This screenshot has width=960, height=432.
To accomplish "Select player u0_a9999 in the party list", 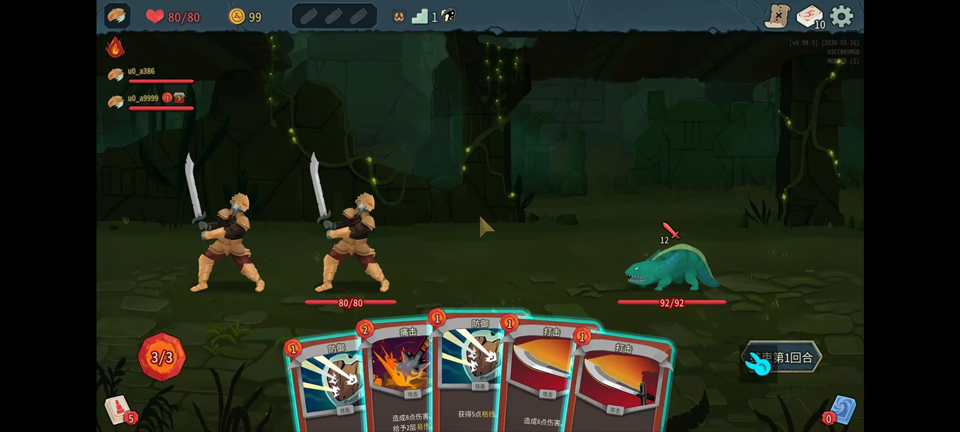I will 143,99.
